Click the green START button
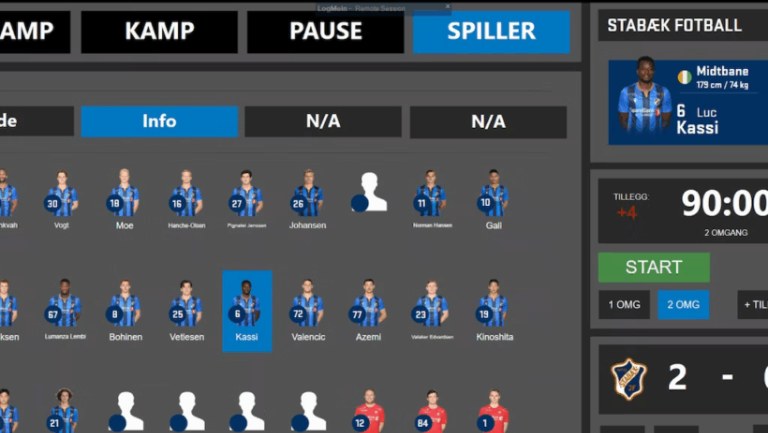768x433 pixels. pyautogui.click(x=653, y=267)
